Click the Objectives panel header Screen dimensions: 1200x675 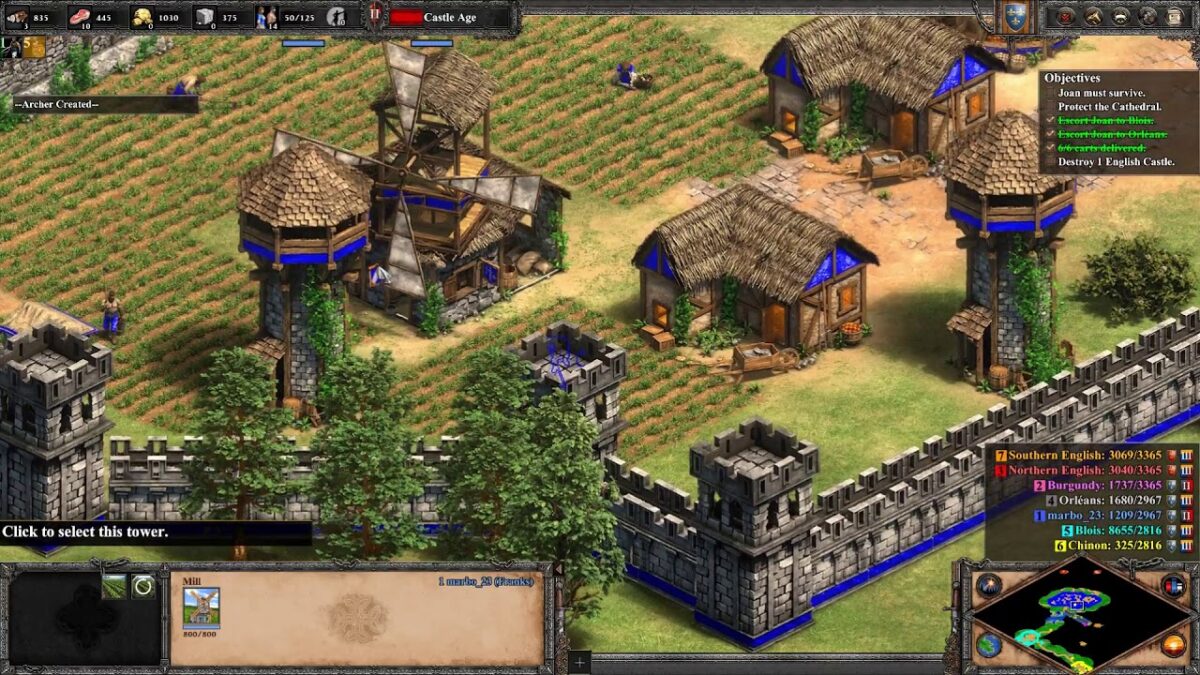pos(1072,78)
